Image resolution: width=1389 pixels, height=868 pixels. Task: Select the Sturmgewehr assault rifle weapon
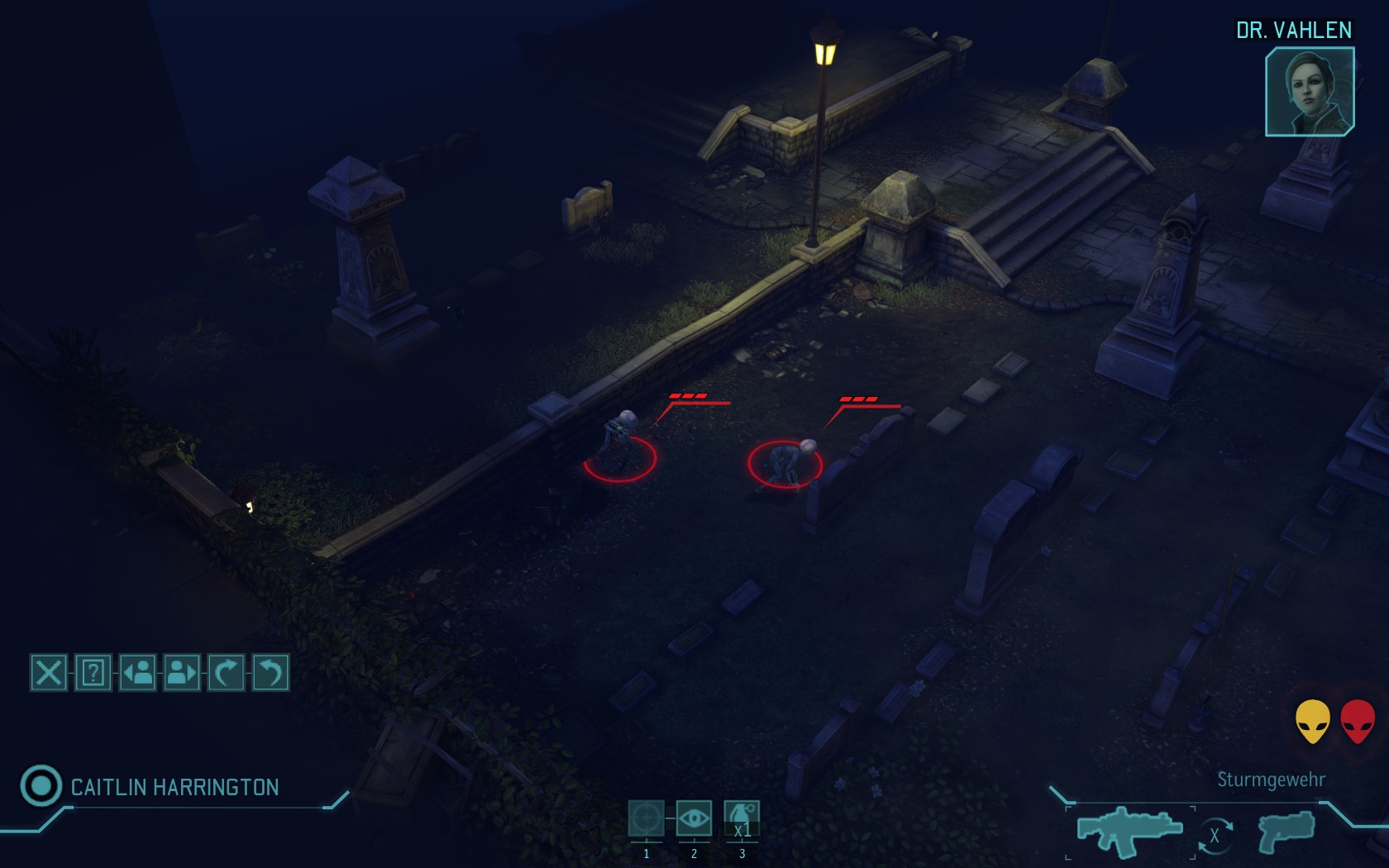(x=1129, y=830)
